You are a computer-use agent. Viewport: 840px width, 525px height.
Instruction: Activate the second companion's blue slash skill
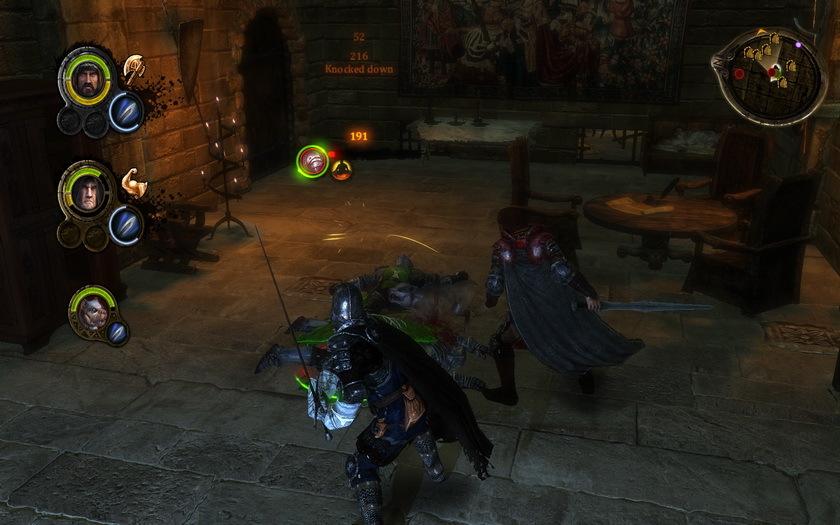(125, 224)
